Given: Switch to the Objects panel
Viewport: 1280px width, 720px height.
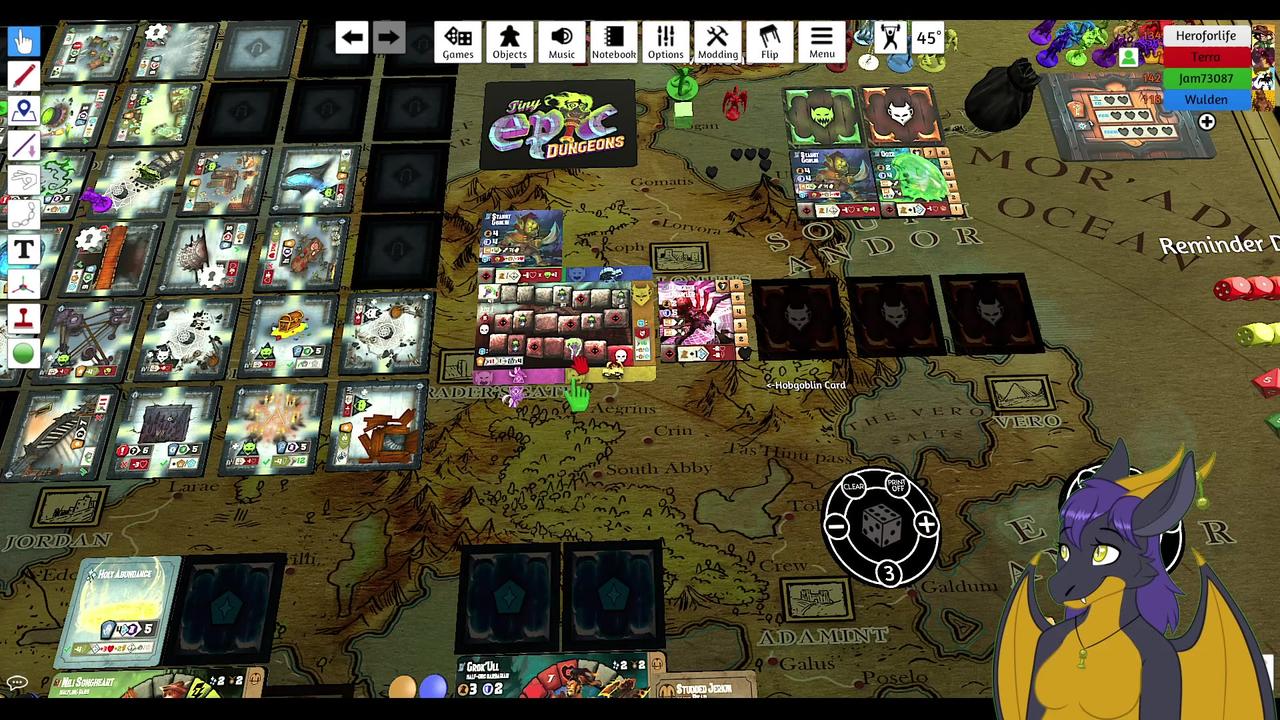Looking at the screenshot, I should (509, 41).
